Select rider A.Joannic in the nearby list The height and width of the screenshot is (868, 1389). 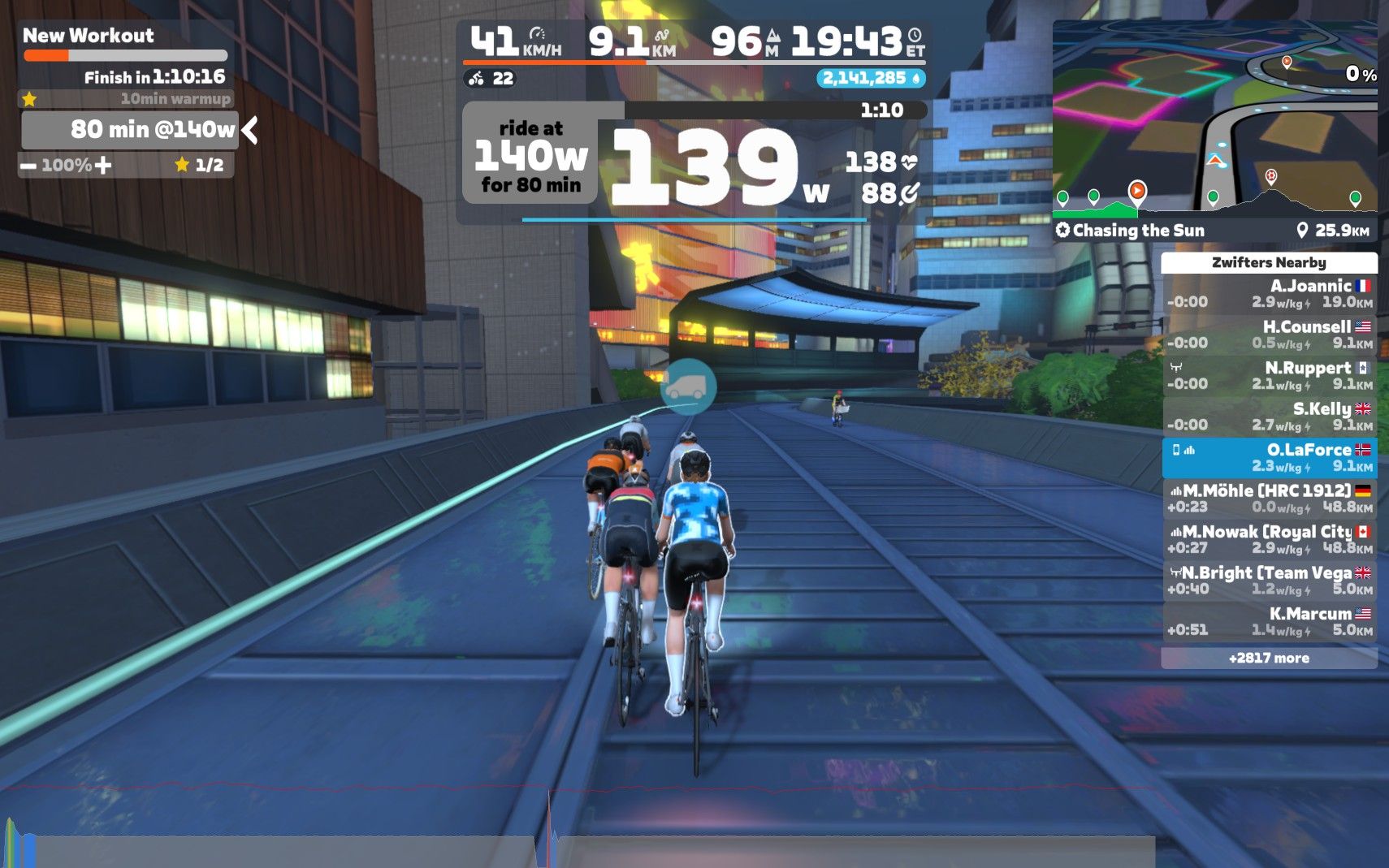1269,293
